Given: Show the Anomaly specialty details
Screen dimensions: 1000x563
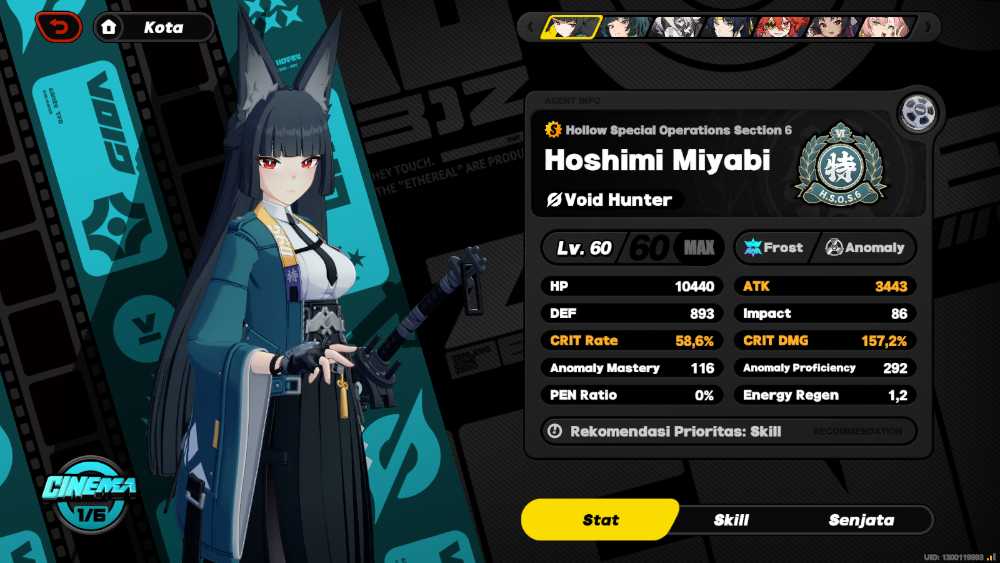Looking at the screenshot, I should (x=865, y=247).
